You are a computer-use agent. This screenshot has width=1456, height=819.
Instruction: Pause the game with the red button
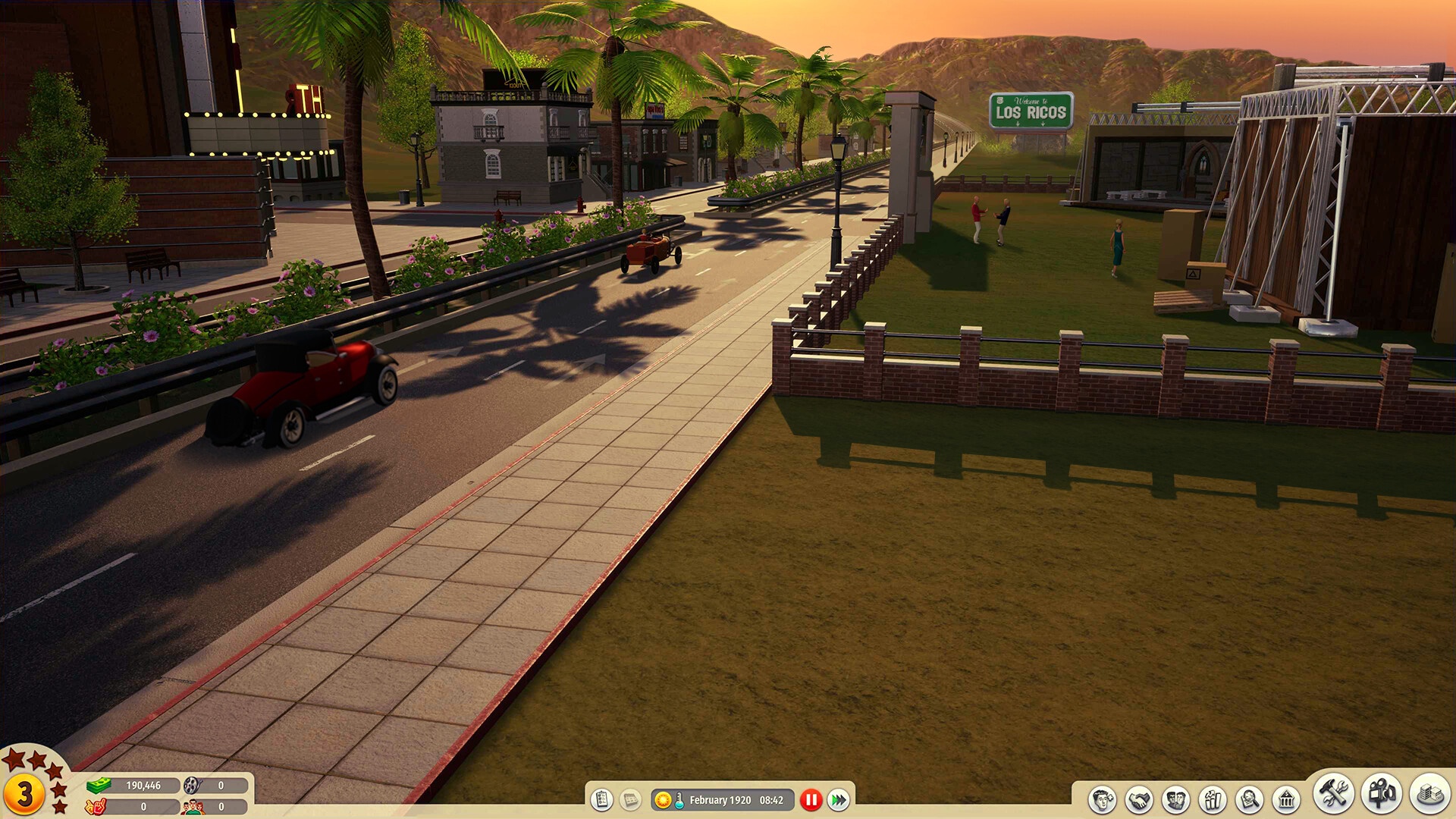[x=811, y=800]
